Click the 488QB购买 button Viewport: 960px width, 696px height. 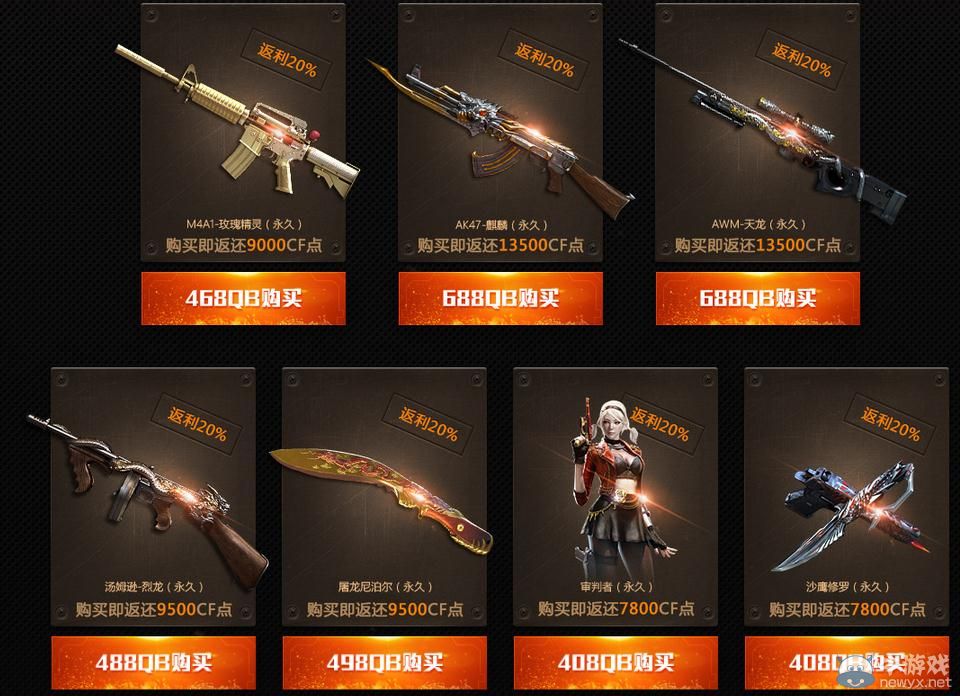coord(153,662)
